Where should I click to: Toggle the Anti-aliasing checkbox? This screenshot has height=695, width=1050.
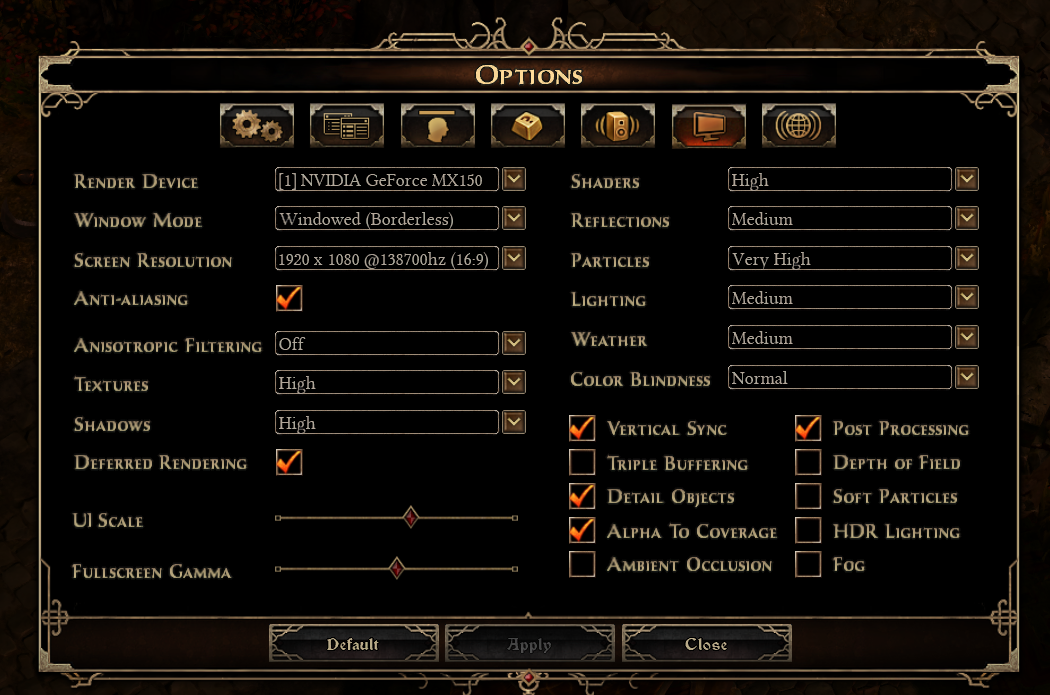pos(289,298)
